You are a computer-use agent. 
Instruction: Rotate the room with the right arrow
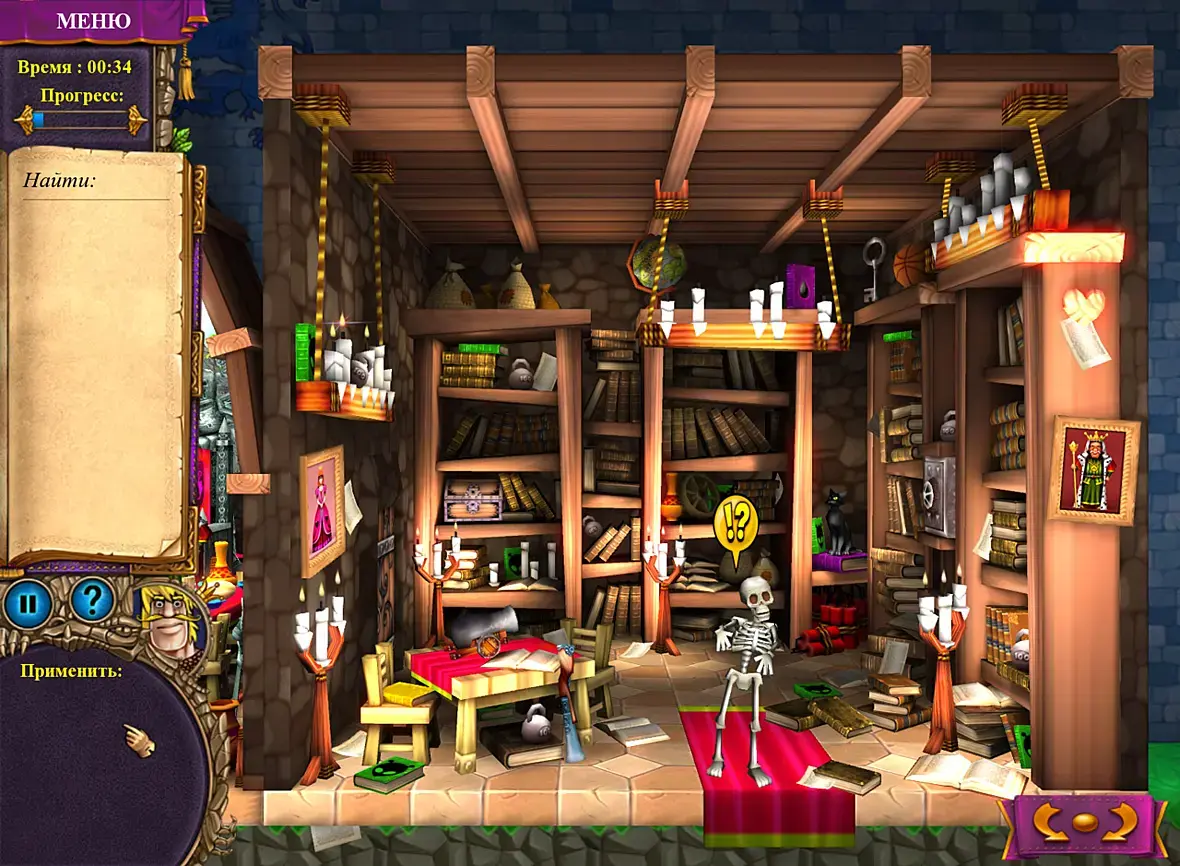point(1121,822)
